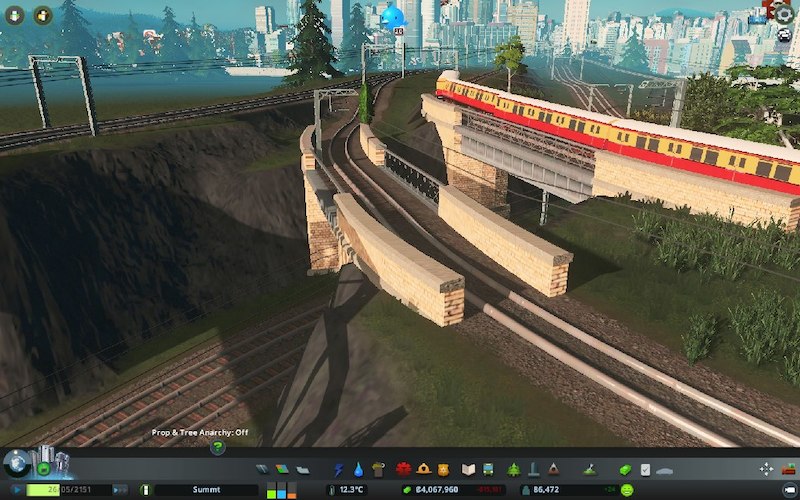The width and height of the screenshot is (800, 500).
Task: Click the green question mark help button
Action: [x=217, y=448]
